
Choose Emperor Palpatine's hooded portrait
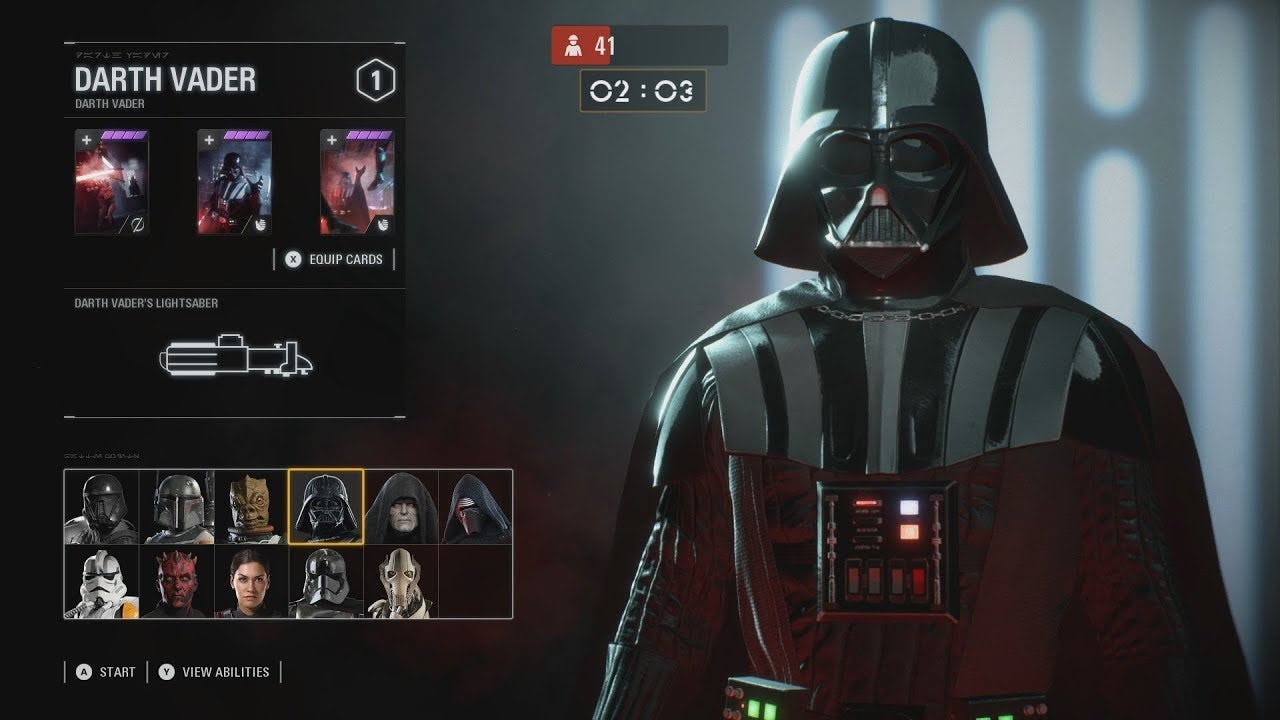click(x=401, y=507)
